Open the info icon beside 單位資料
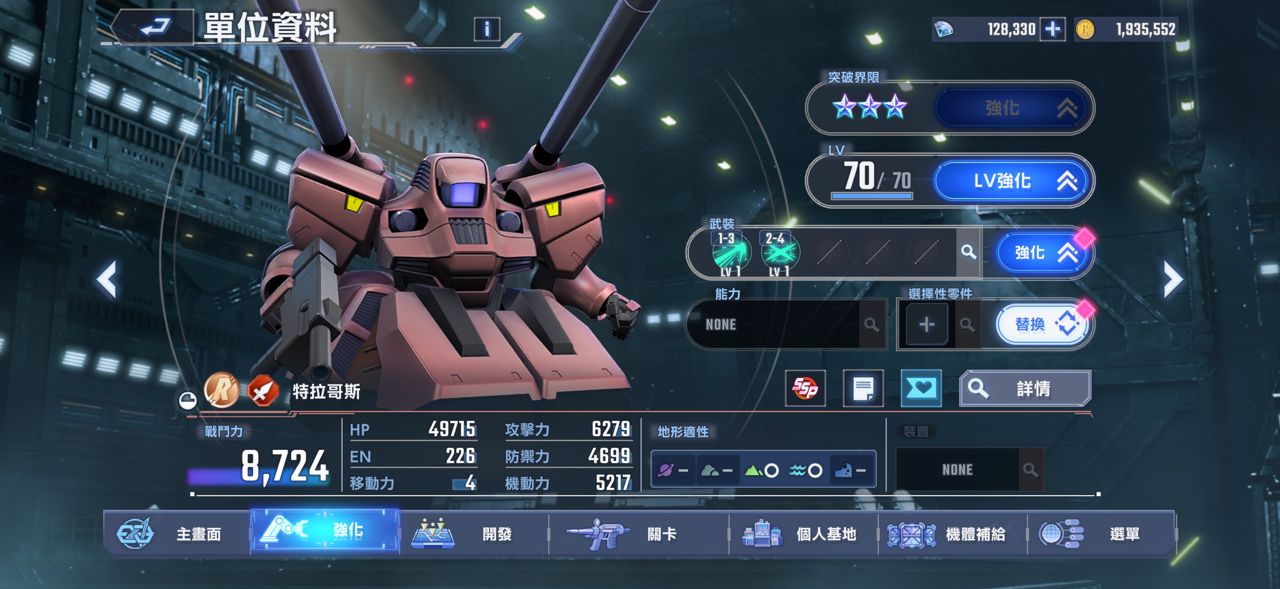 pyautogui.click(x=487, y=29)
